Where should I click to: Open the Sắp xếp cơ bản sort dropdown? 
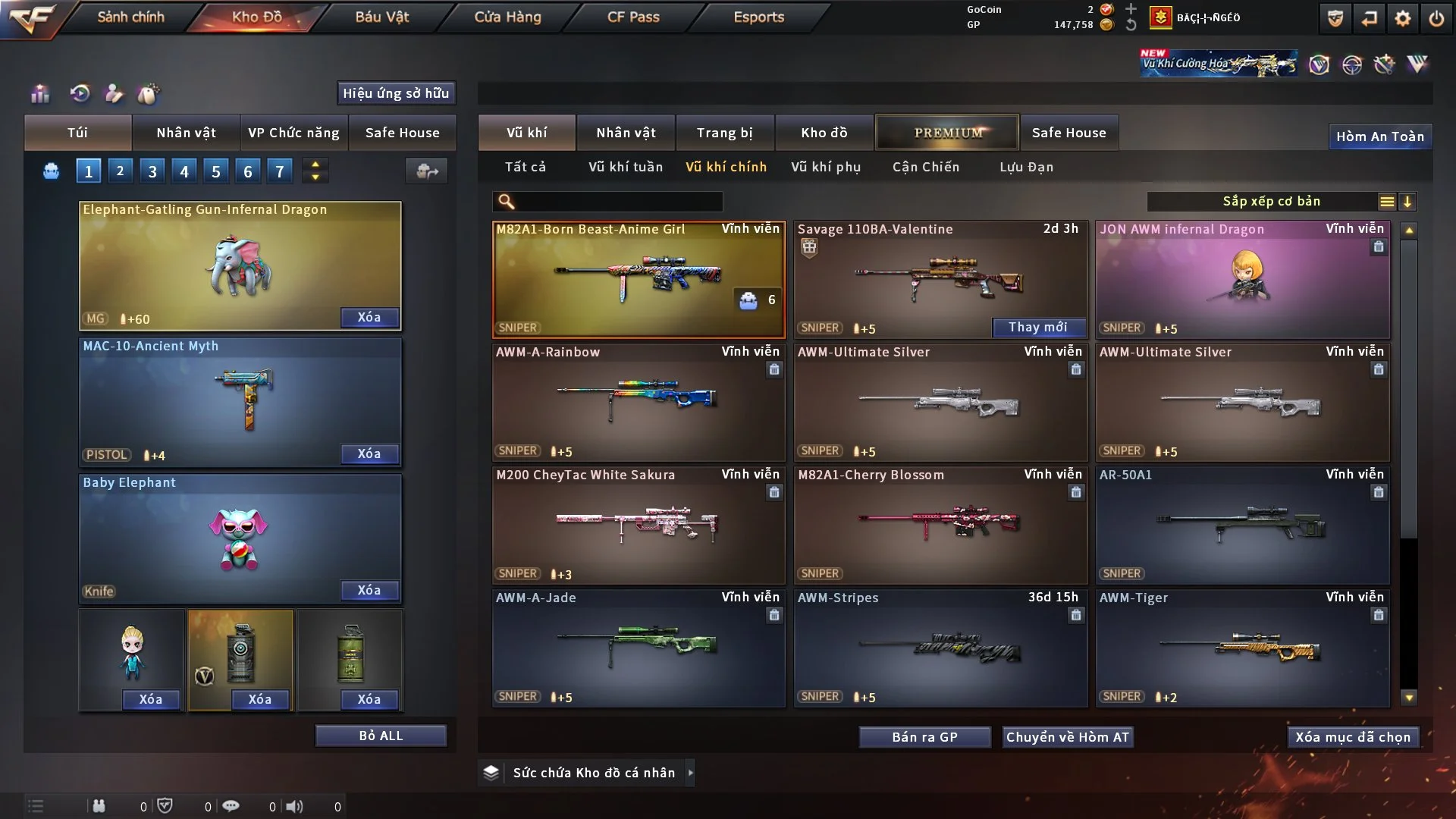(x=1271, y=202)
